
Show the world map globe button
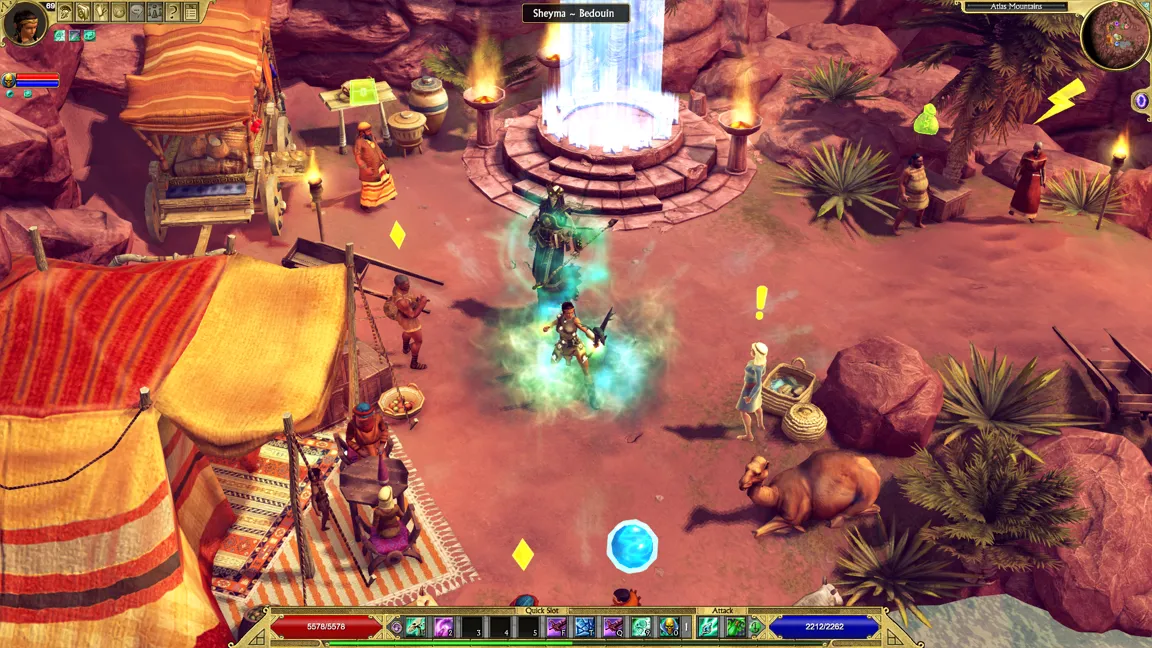point(119,12)
